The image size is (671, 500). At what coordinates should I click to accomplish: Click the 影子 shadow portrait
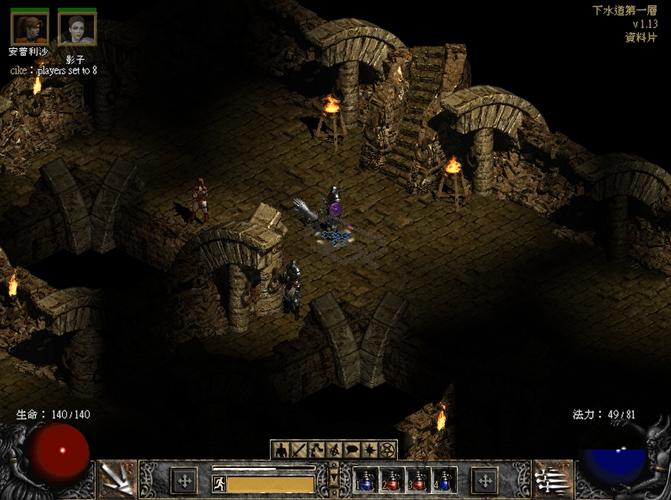pos(76,27)
